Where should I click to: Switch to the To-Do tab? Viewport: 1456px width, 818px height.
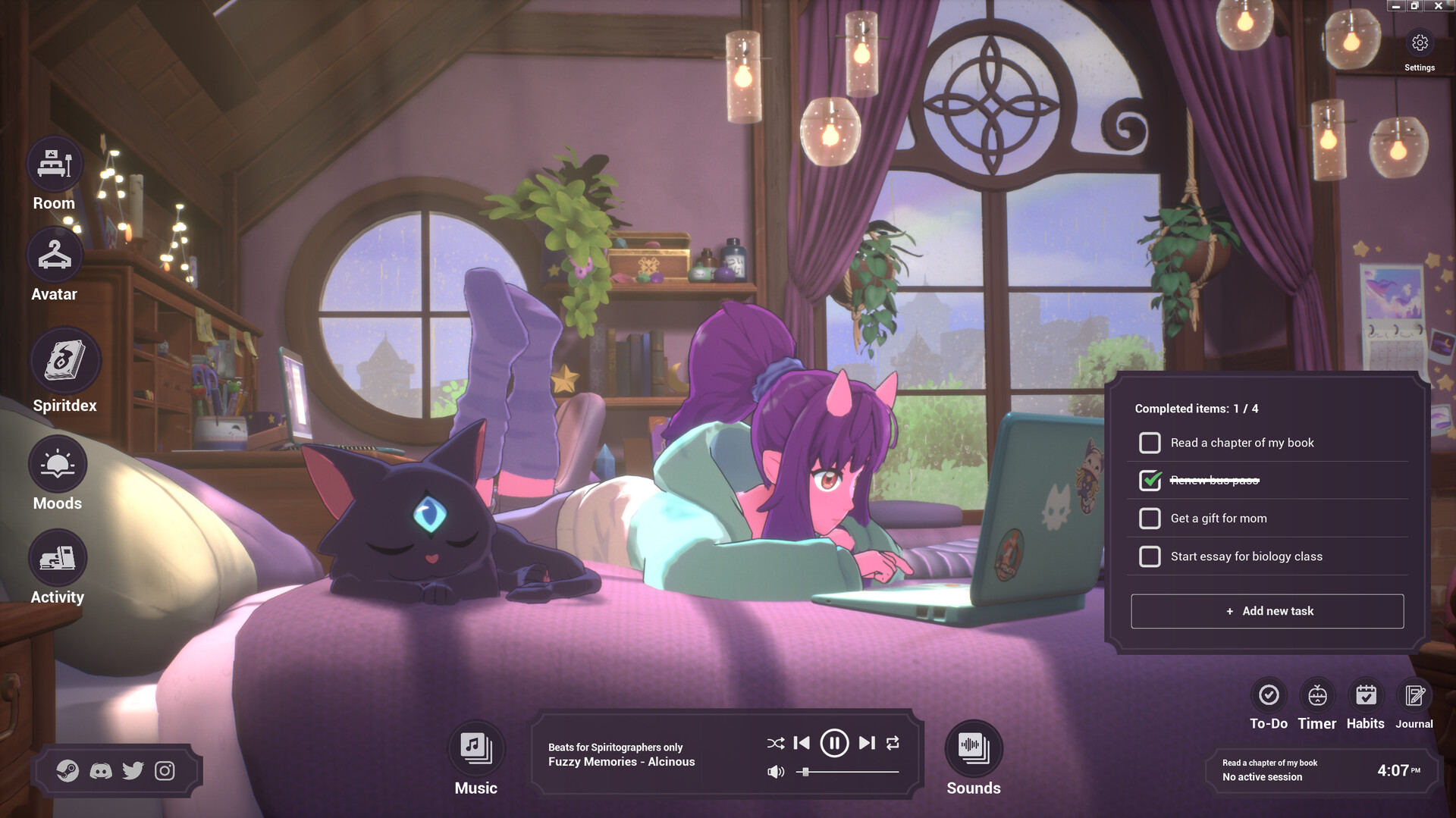(1268, 694)
